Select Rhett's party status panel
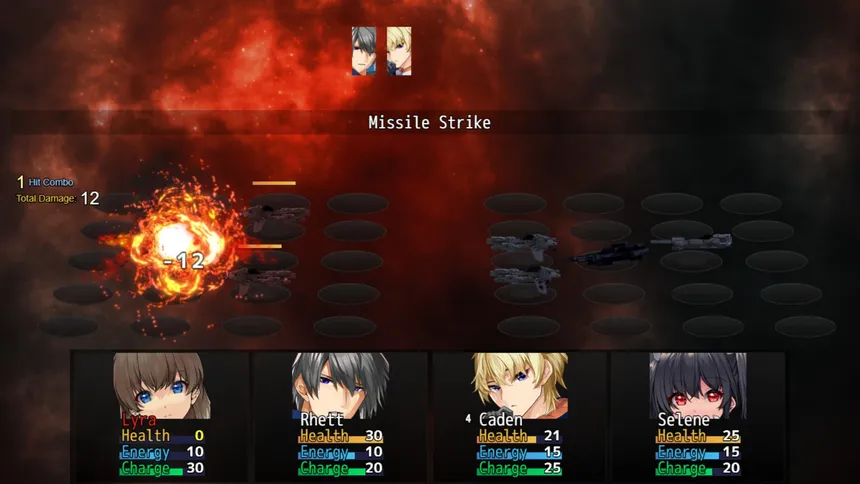The height and width of the screenshot is (484, 860). tap(340, 414)
